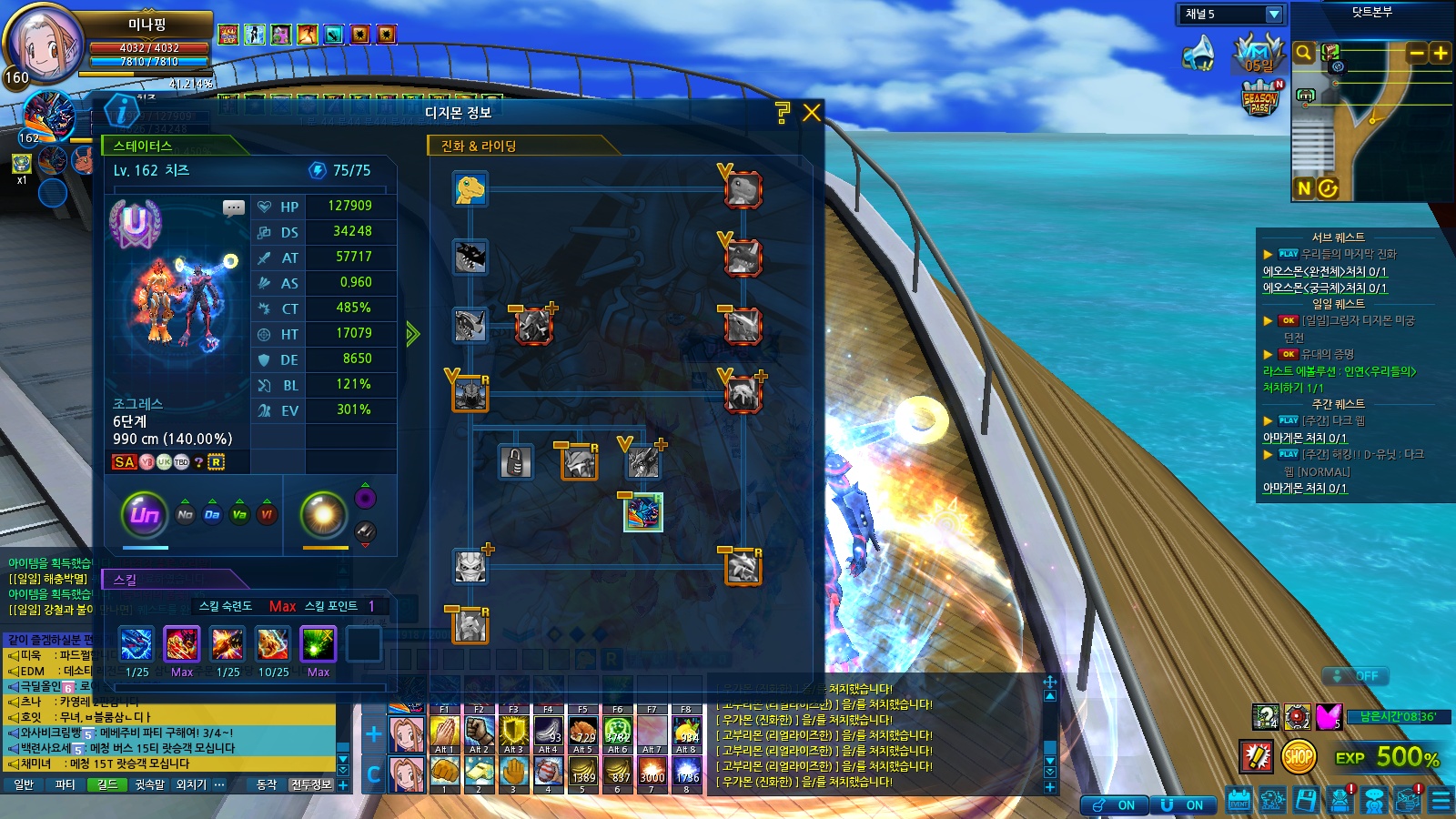The width and height of the screenshot is (1456, 819).
Task: Open the hamburger menu in bottom corner
Action: coord(1441,800)
